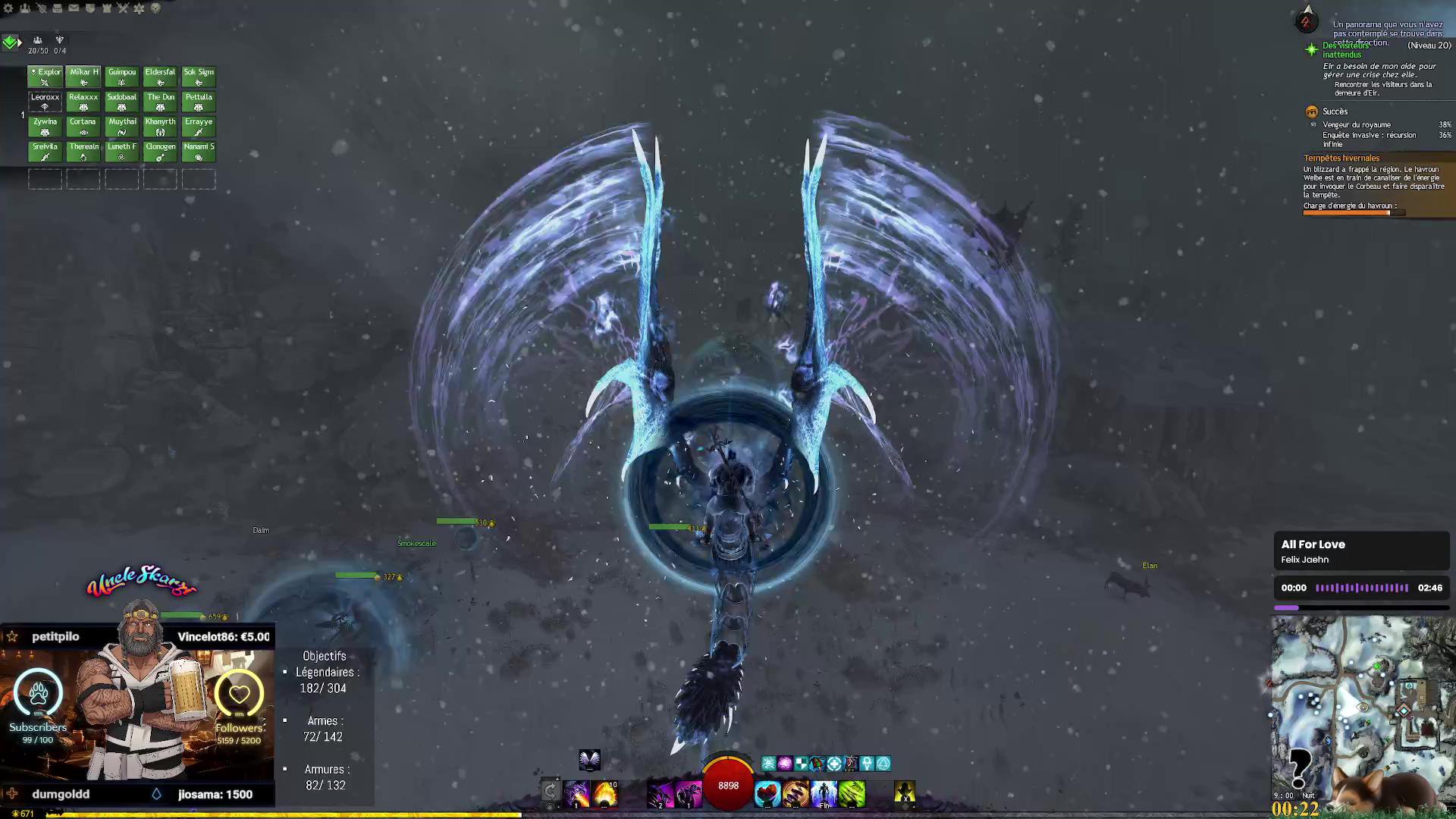Trigger the green dragon elite skill
Screen dimensions: 1456x819
pyautogui.click(x=852, y=794)
